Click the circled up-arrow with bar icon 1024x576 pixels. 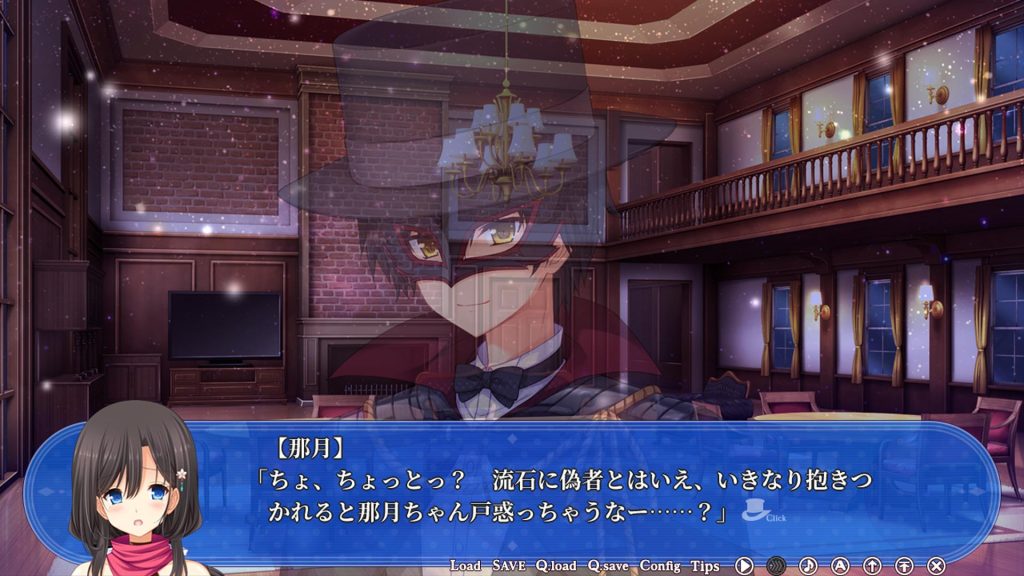coord(904,566)
